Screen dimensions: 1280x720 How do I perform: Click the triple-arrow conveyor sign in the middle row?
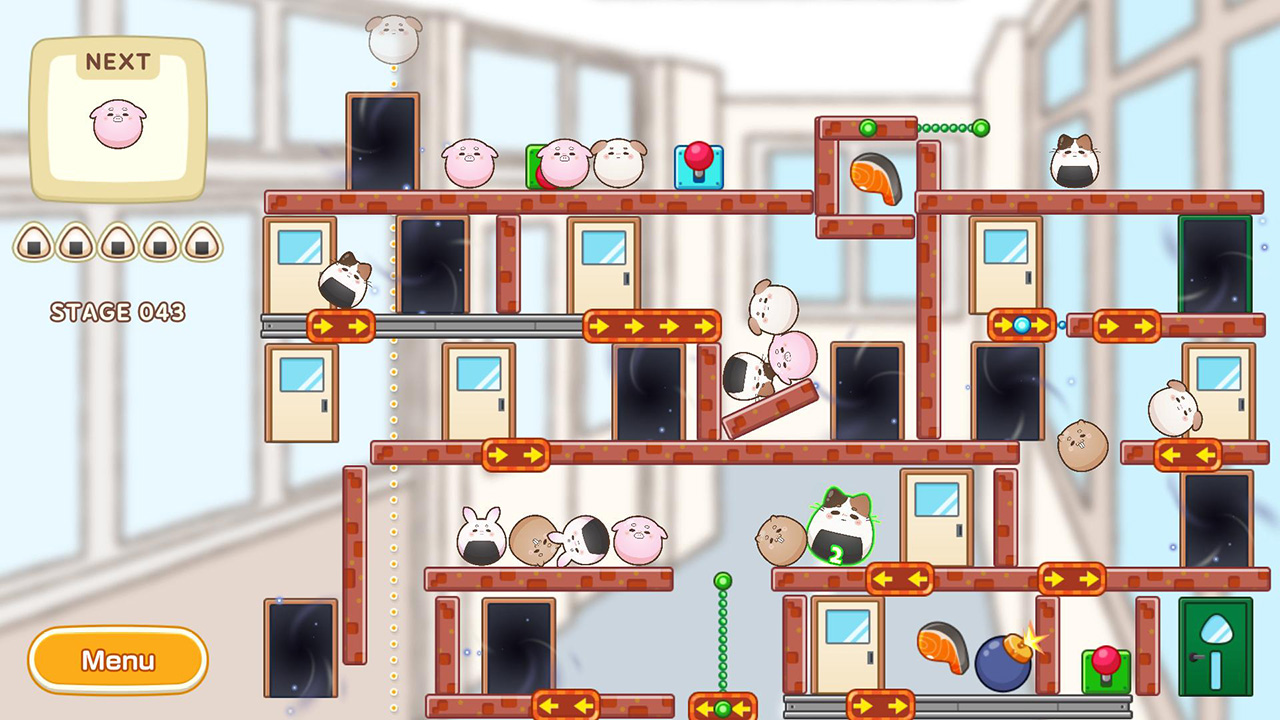click(x=650, y=327)
